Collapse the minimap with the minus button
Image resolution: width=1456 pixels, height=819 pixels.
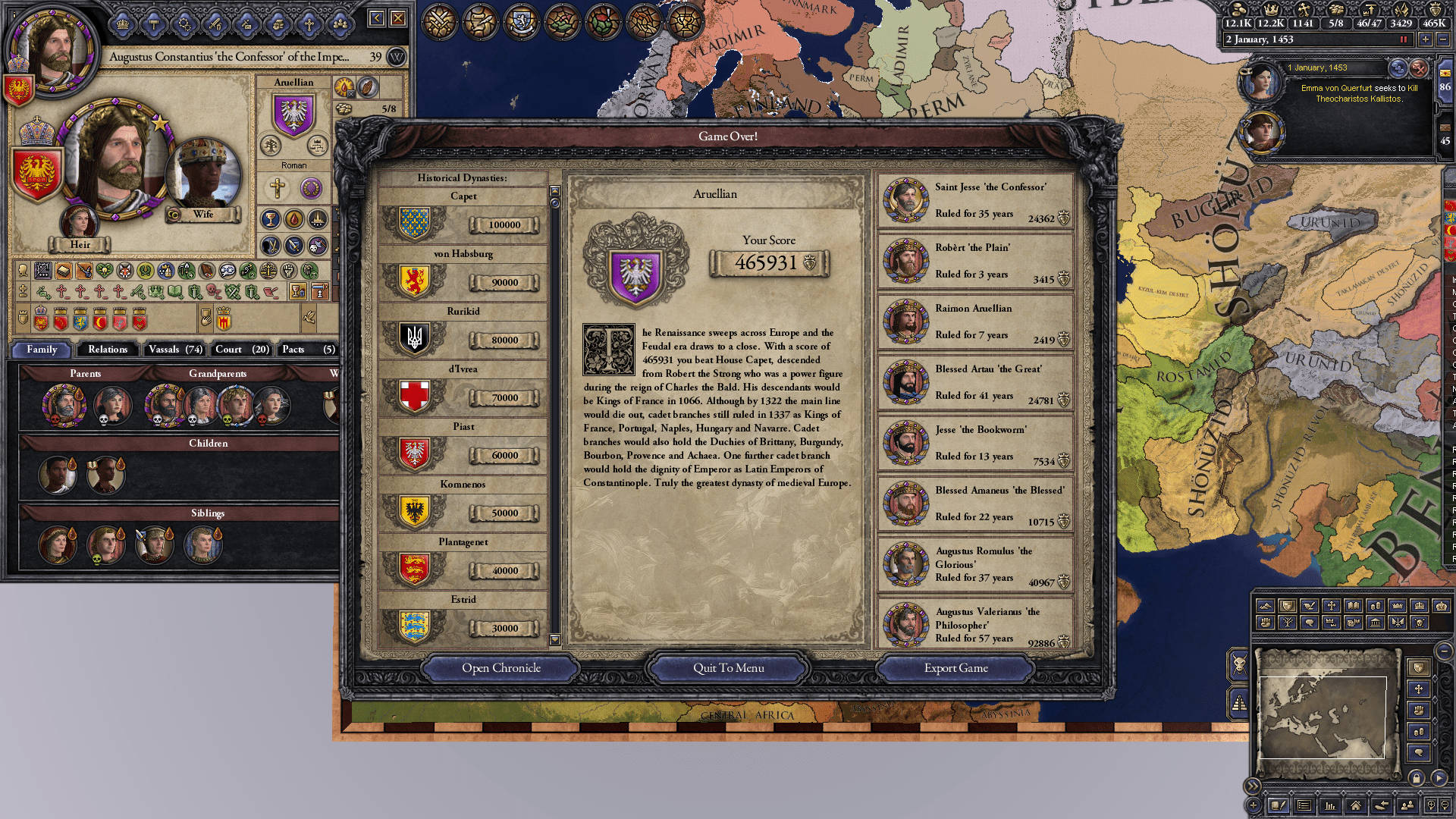[1443, 653]
